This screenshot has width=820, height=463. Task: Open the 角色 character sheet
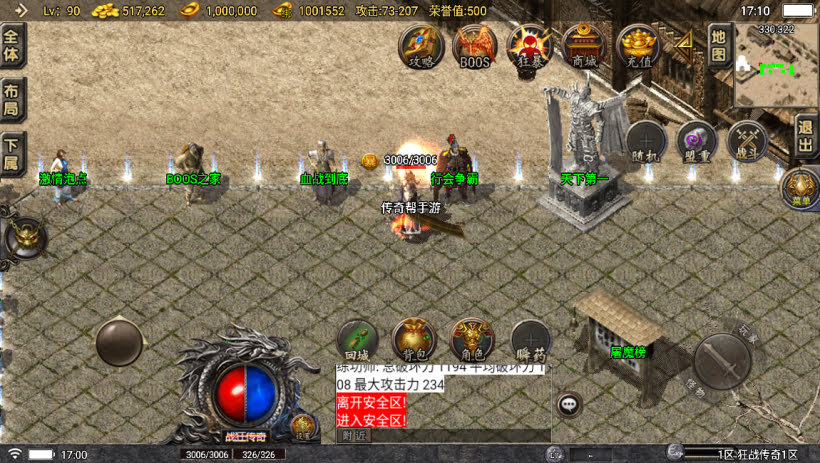point(471,340)
